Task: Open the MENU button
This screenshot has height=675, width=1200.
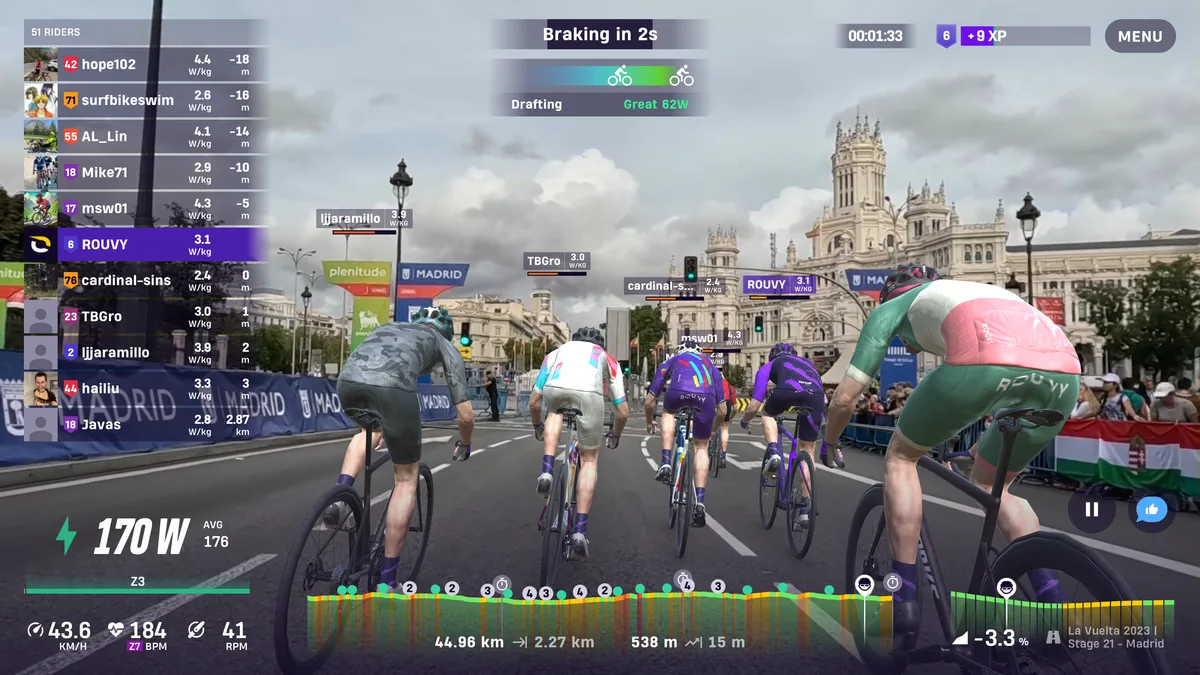Action: pos(1140,36)
